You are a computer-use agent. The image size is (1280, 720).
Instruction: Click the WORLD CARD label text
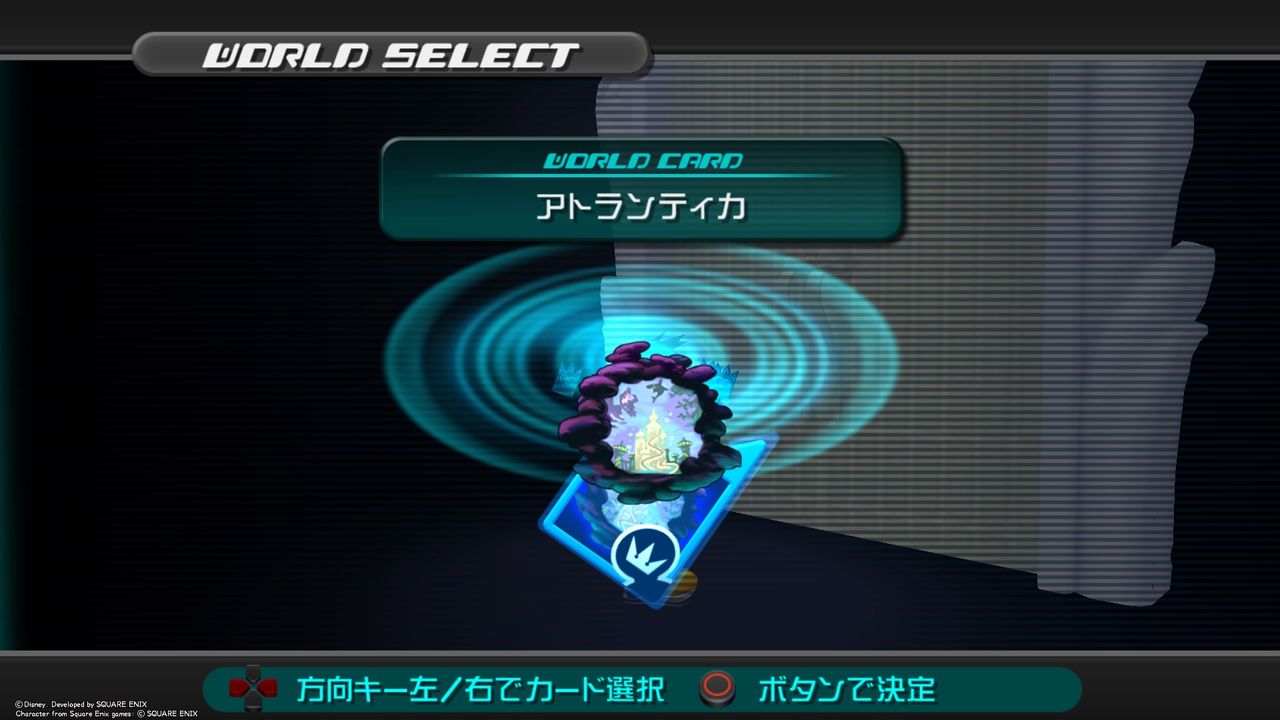[643, 158]
